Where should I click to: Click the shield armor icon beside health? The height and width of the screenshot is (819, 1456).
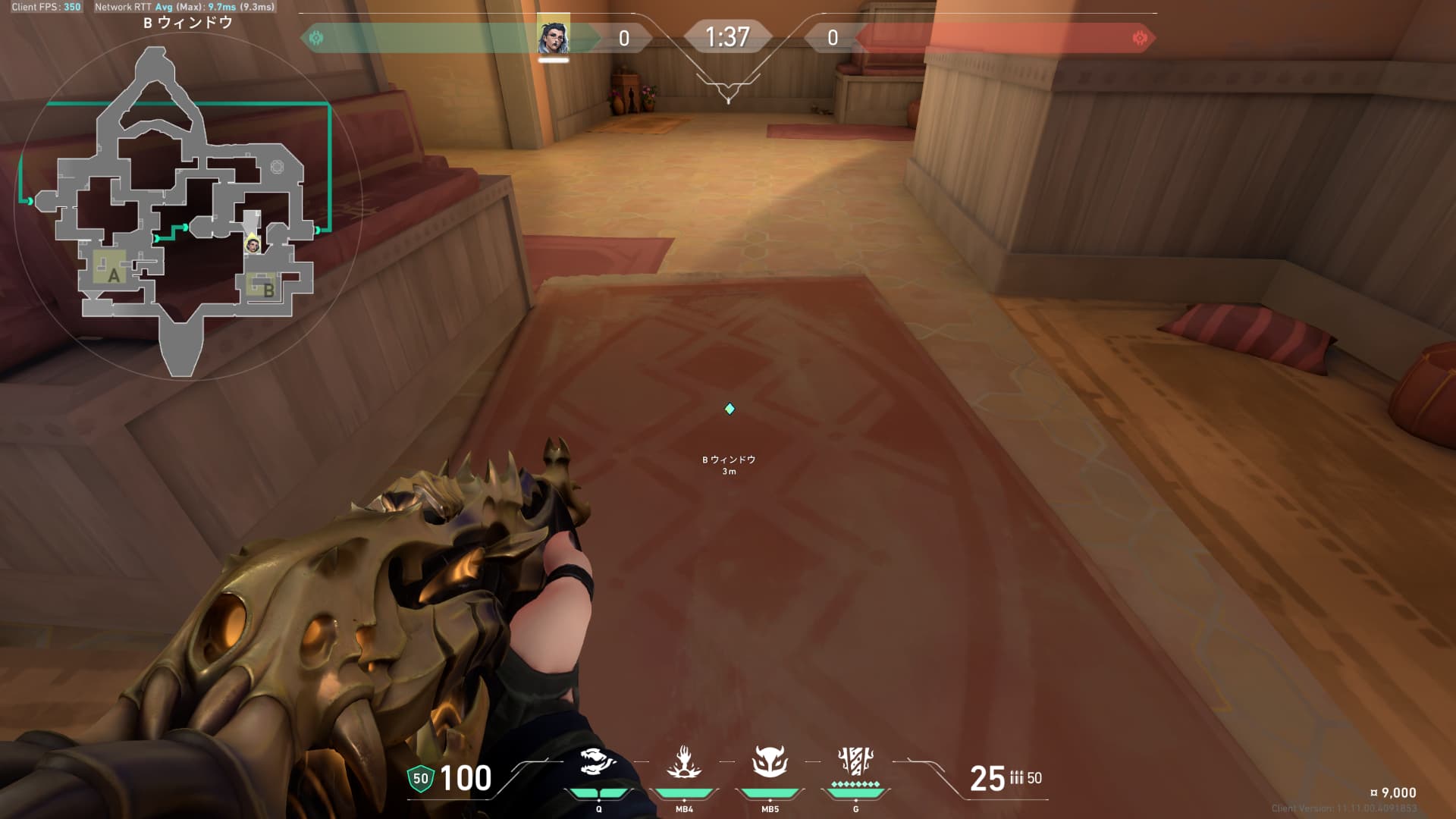click(420, 778)
